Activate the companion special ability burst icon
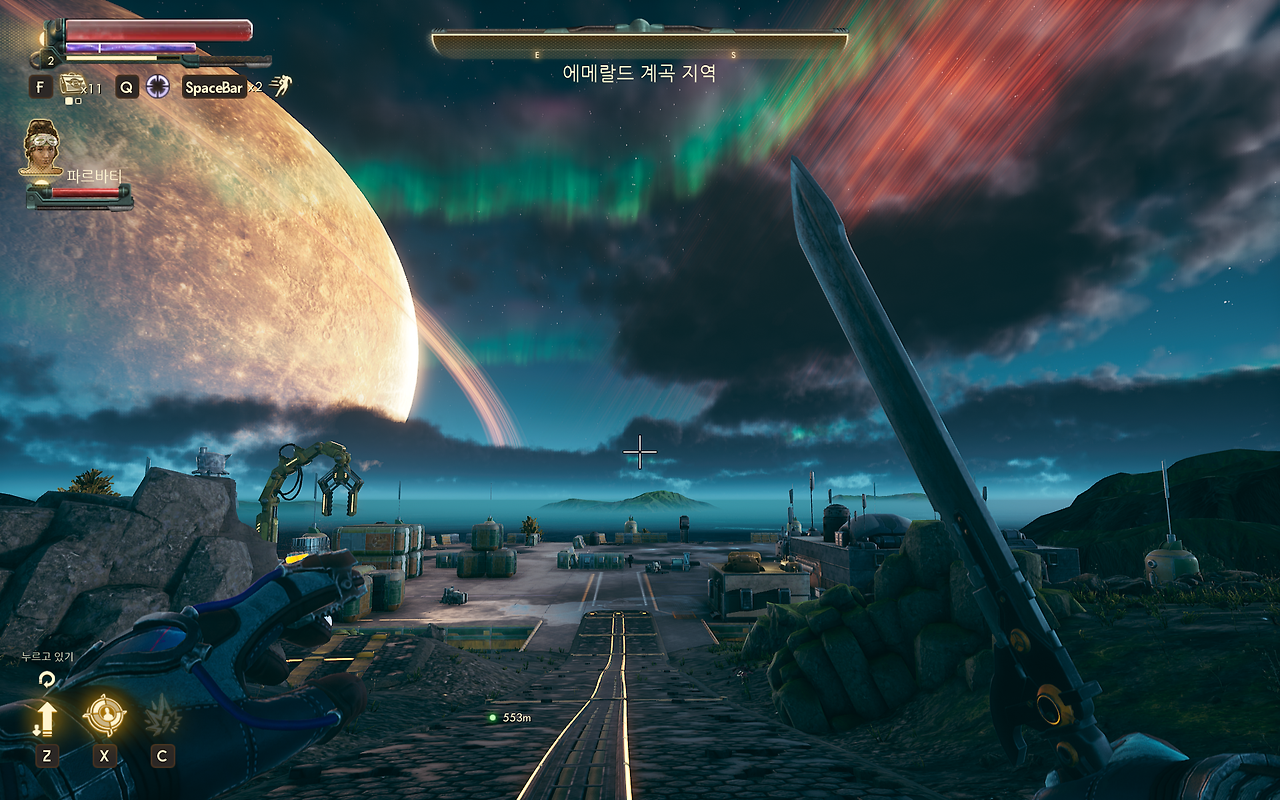This screenshot has width=1280, height=800. pyautogui.click(x=162, y=715)
